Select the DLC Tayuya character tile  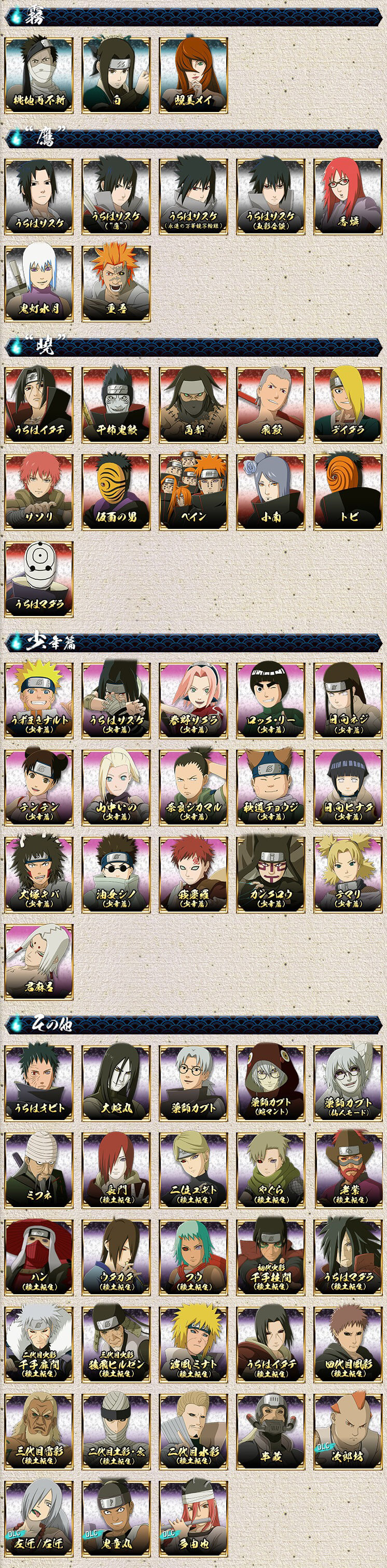(x=193, y=1518)
